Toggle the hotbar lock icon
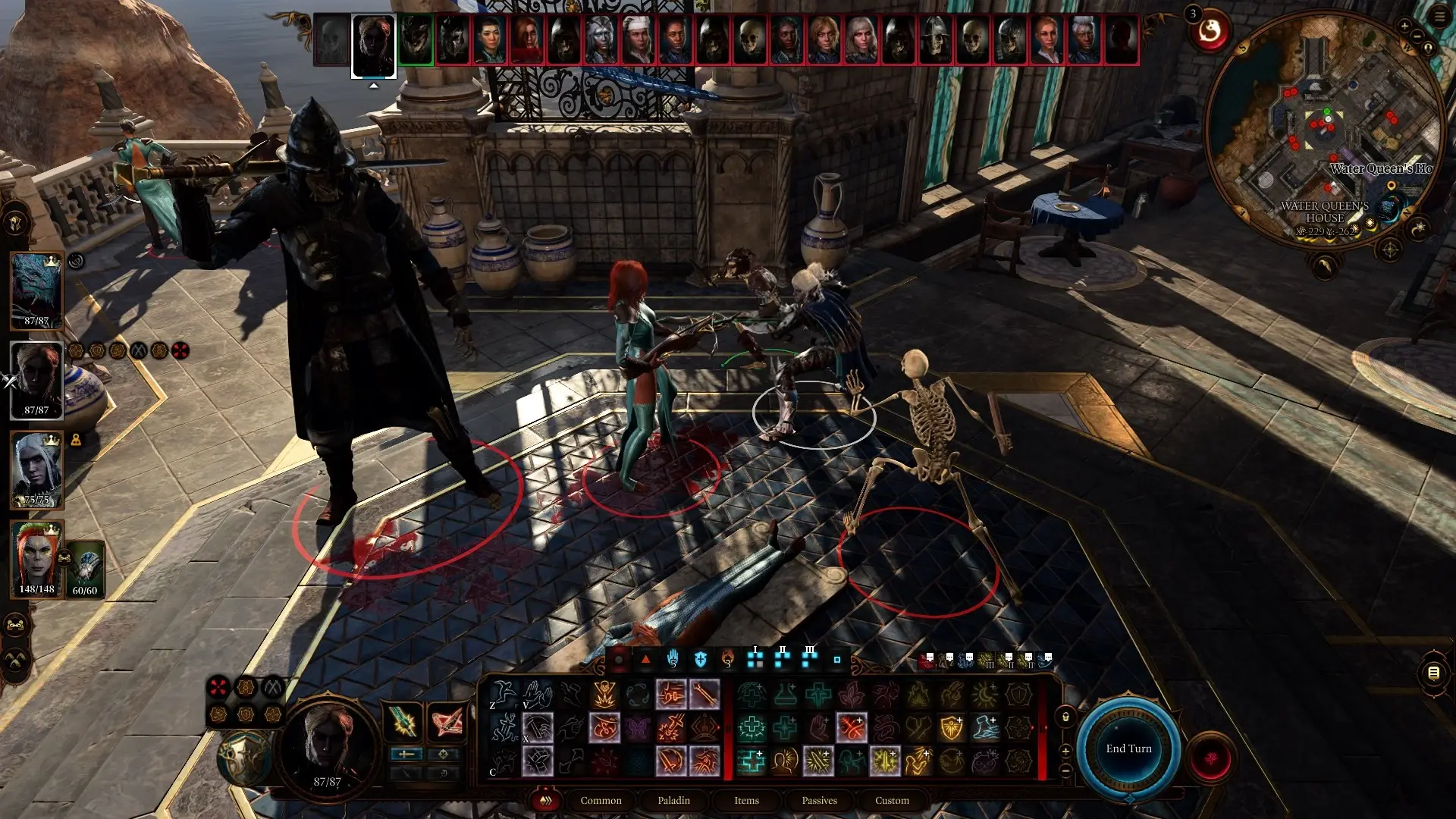Image resolution: width=1456 pixels, height=819 pixels. pos(1065,717)
